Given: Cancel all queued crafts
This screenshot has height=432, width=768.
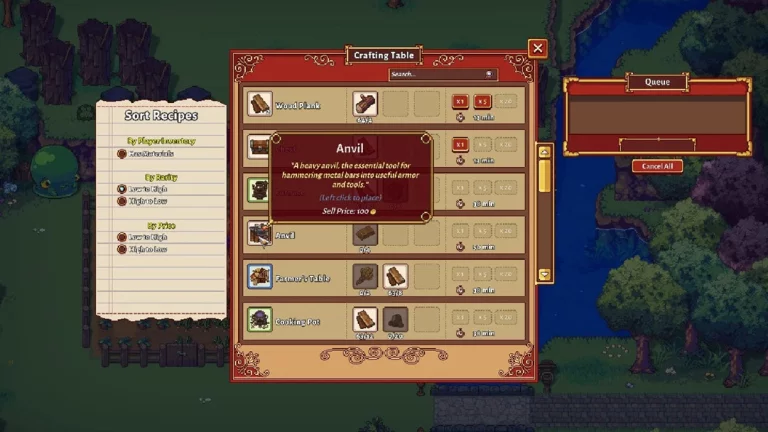Looking at the screenshot, I should [x=658, y=166].
